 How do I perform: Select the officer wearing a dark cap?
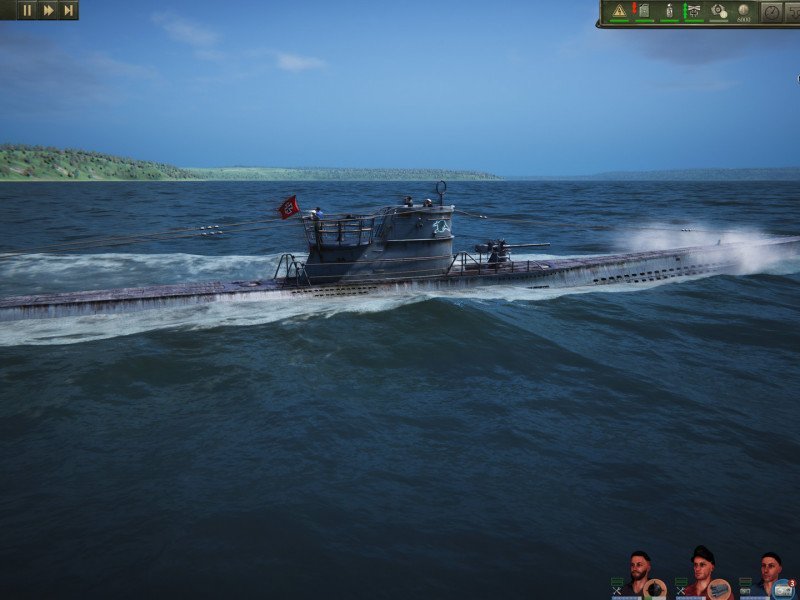point(704,566)
